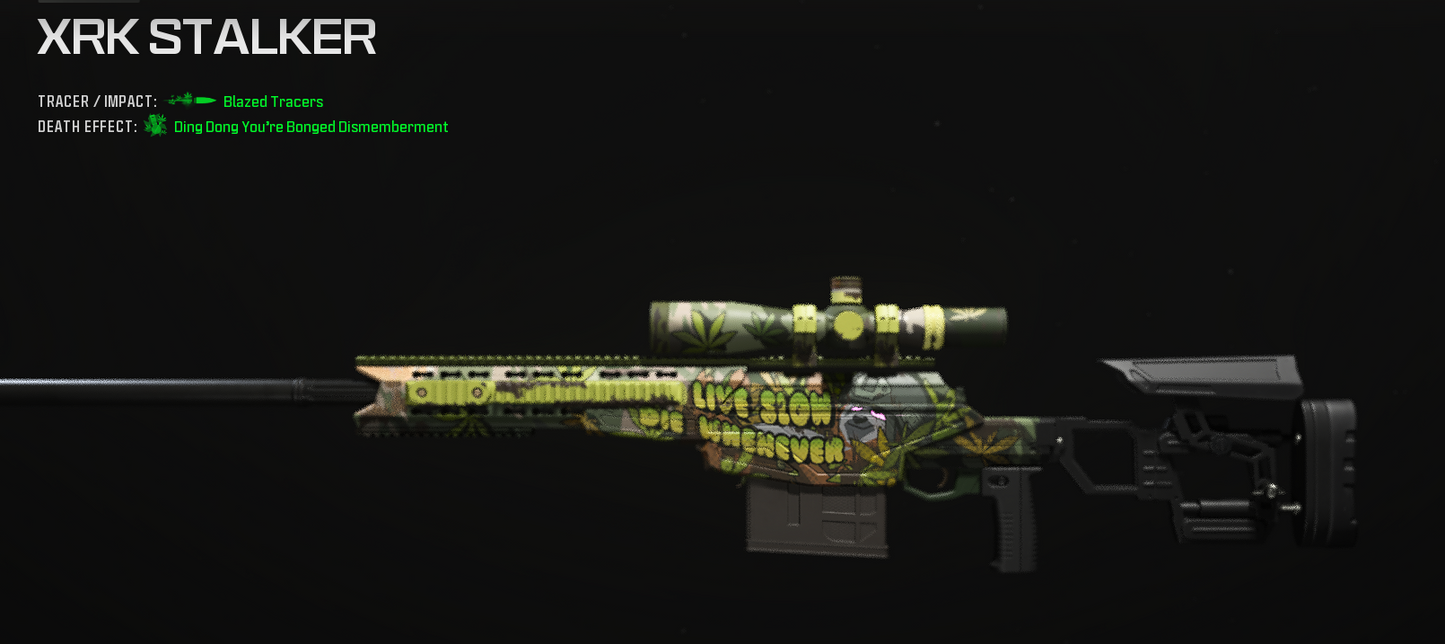Select the Blazed Tracers entry
The height and width of the screenshot is (644, 1445).
point(273,102)
